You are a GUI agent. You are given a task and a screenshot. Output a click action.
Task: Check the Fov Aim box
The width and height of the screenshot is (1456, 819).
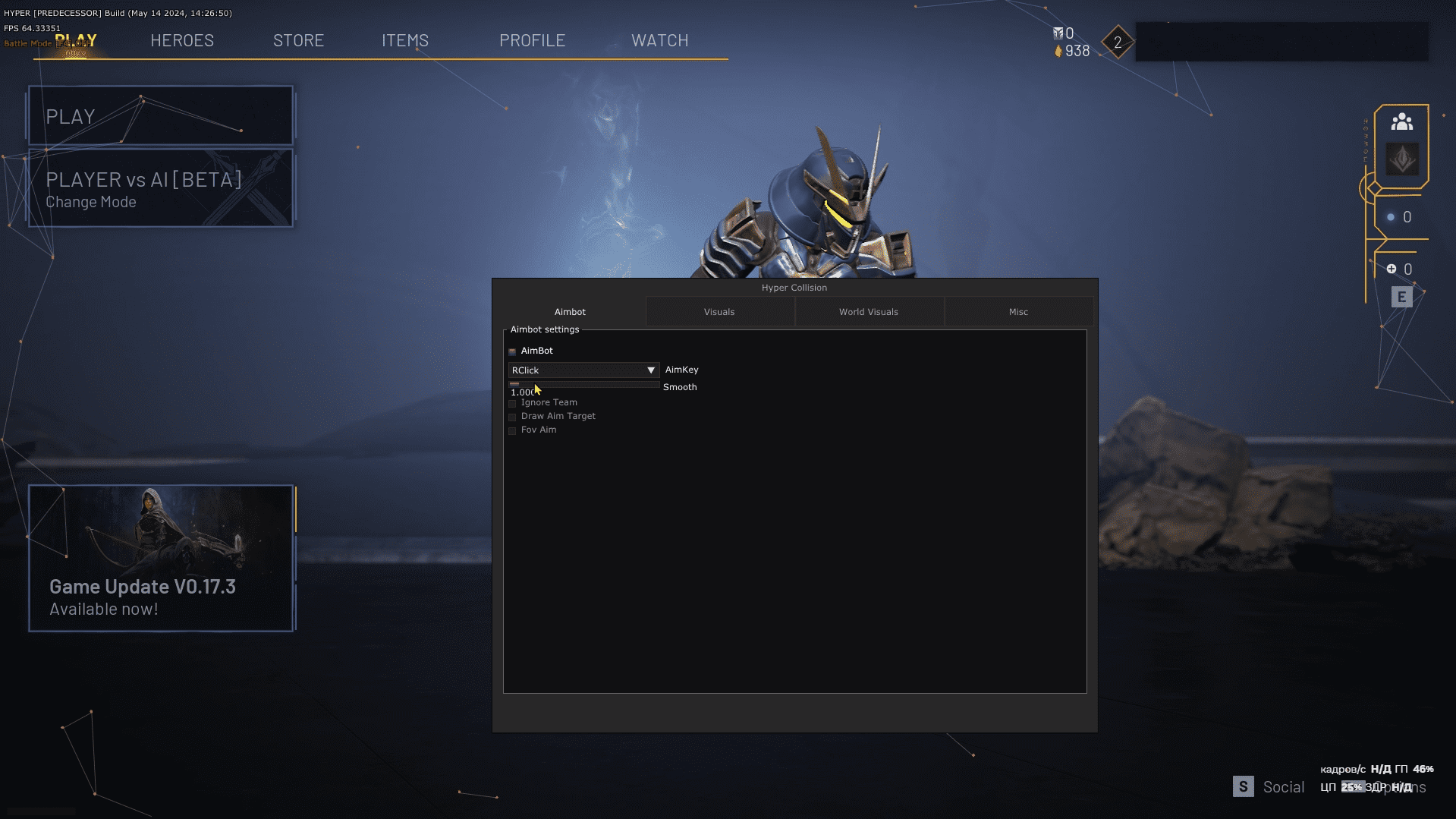[512, 430]
